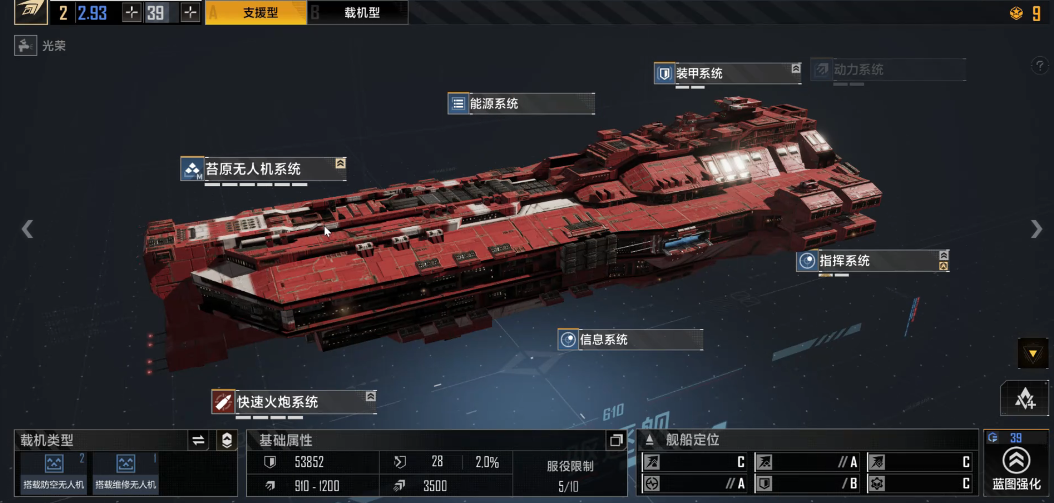
Task: Open the 装甲系统 armor module
Action: (x=727, y=73)
